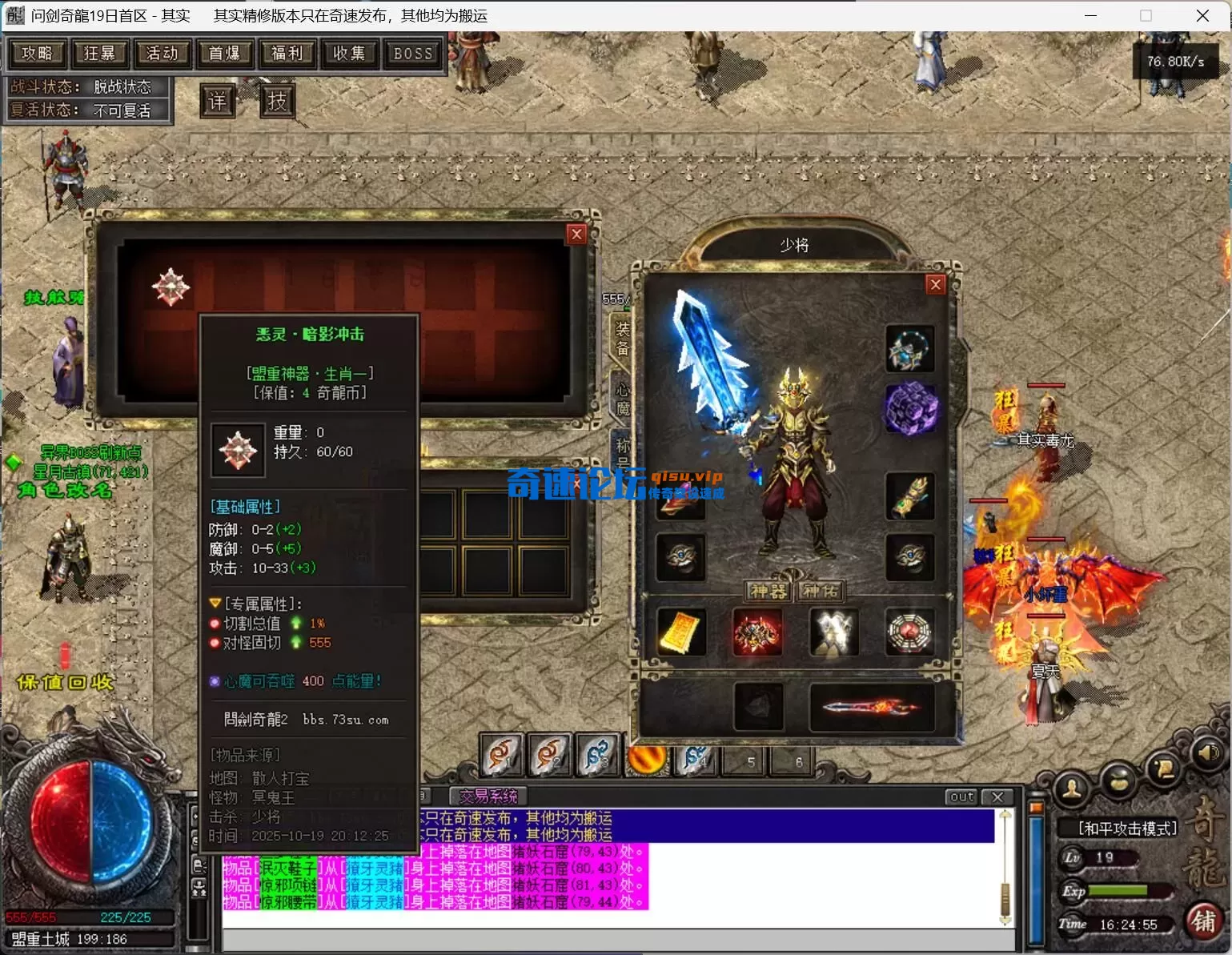Close the 少将 character equipment window
This screenshot has height=955, width=1232.
click(x=935, y=285)
